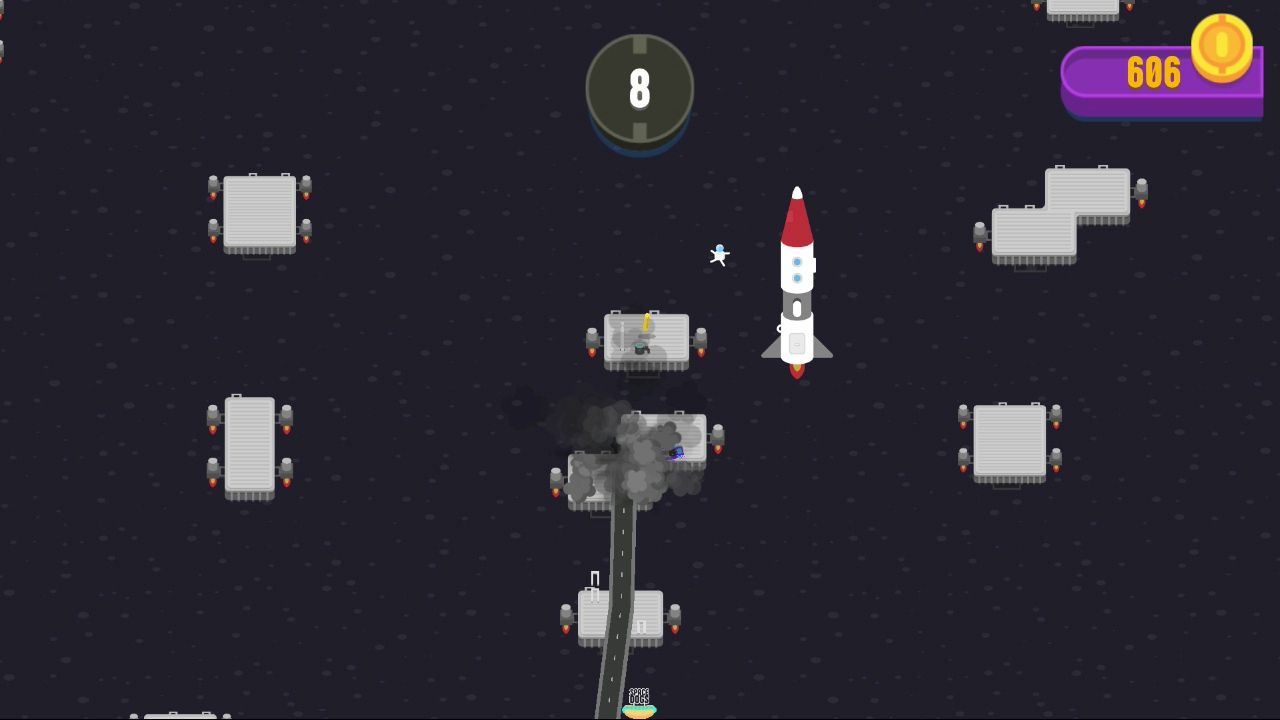Click the tiny floating astronaut

719,254
